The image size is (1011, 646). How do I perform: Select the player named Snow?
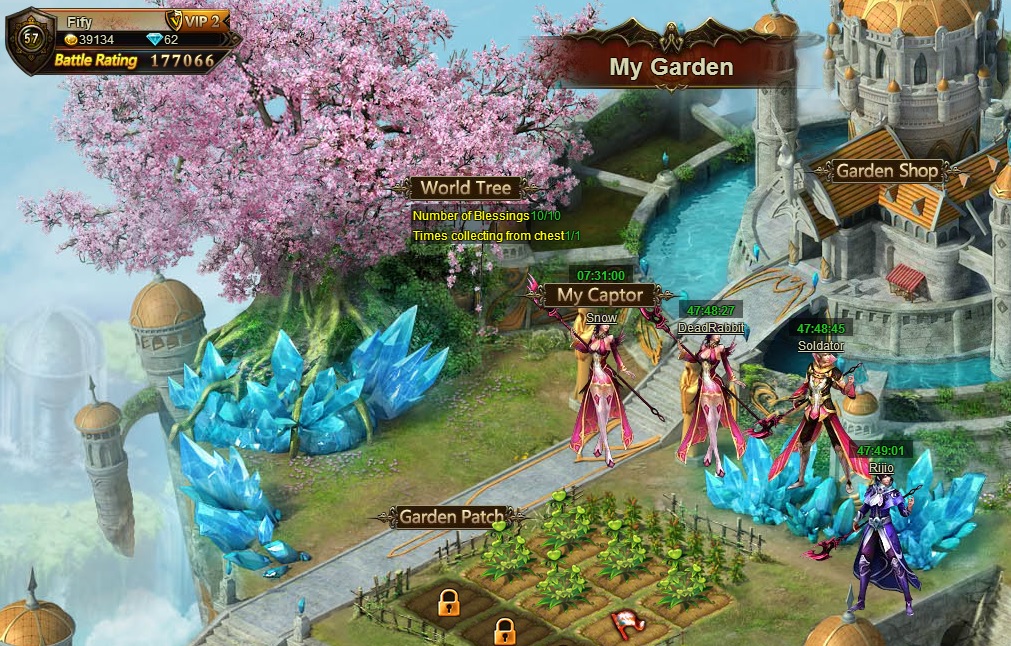[x=602, y=318]
